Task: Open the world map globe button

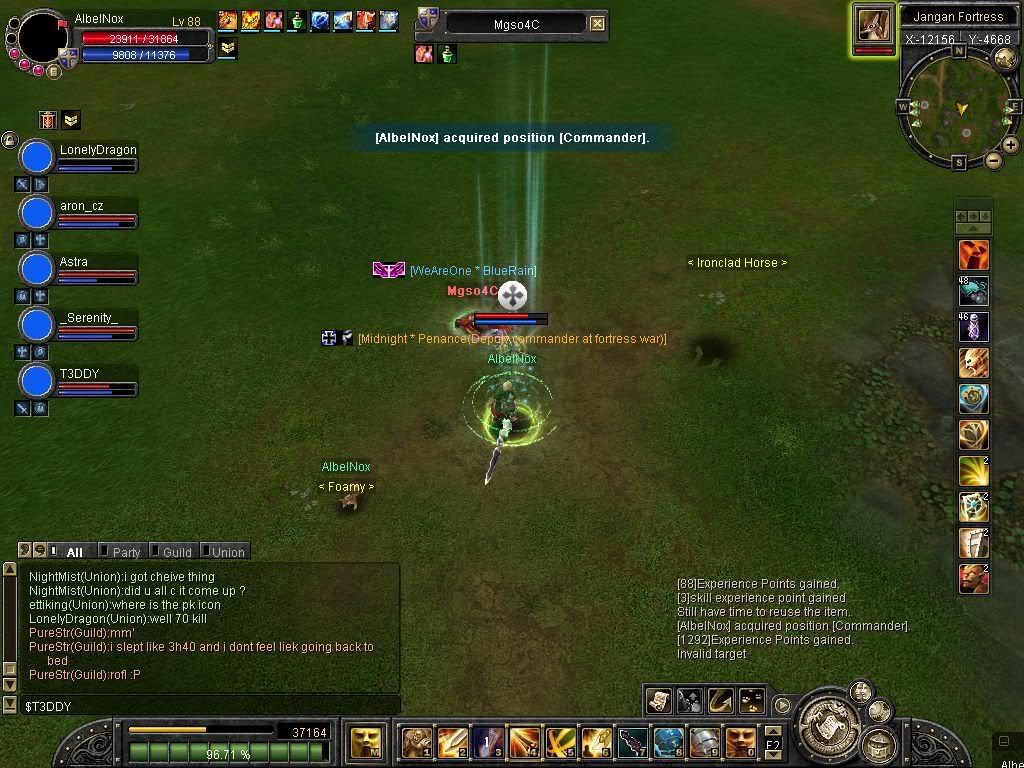Action: click(1004, 58)
